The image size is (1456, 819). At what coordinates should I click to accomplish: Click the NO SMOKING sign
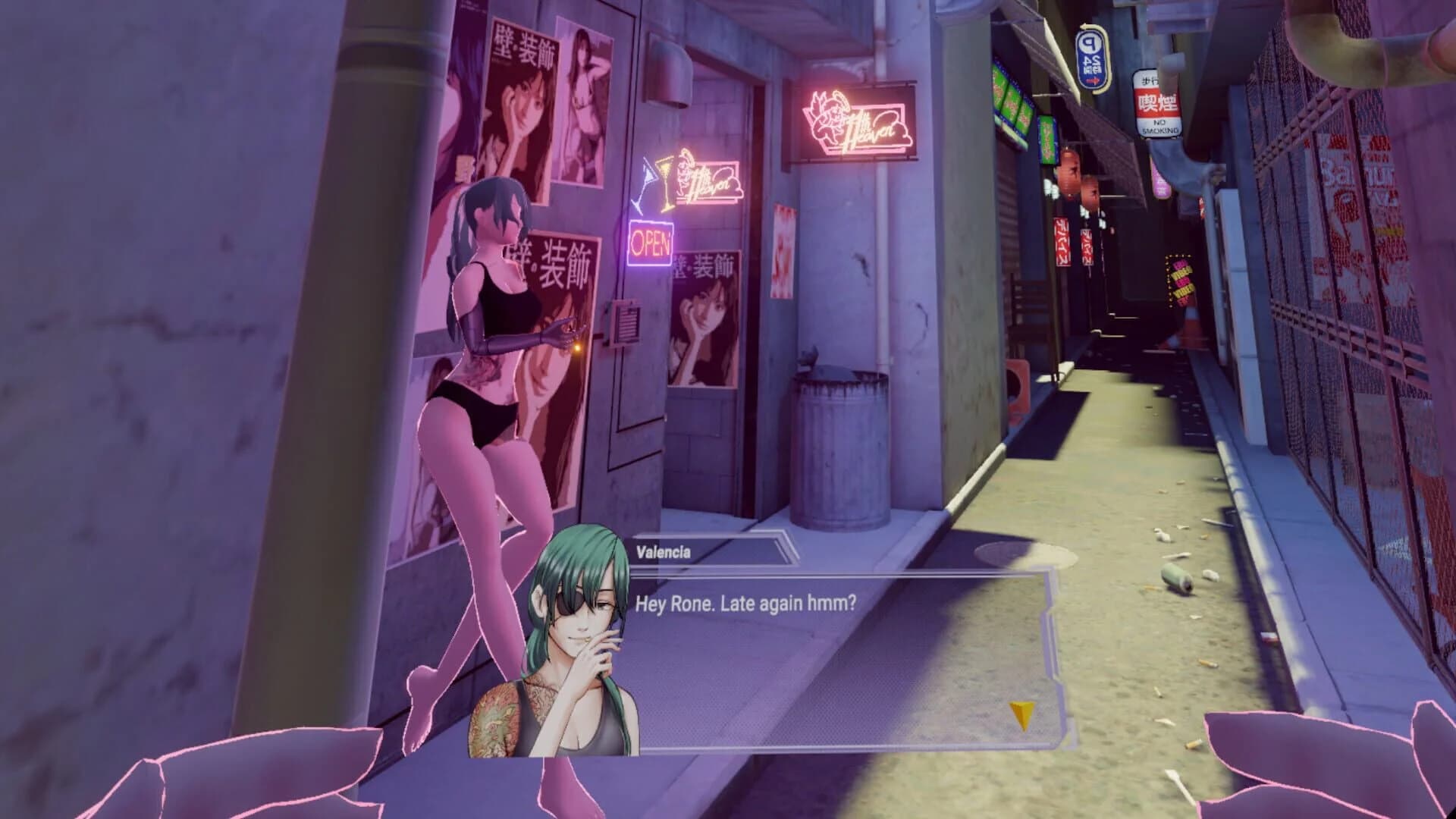[1160, 106]
